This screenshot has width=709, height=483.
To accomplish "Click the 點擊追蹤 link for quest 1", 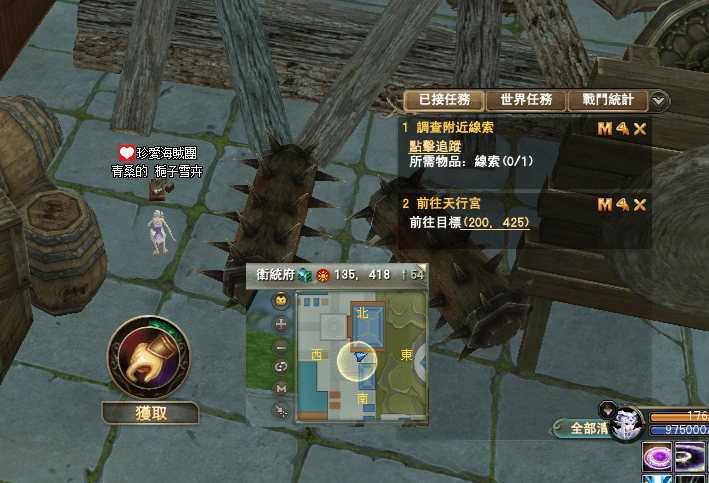I will point(436,145).
